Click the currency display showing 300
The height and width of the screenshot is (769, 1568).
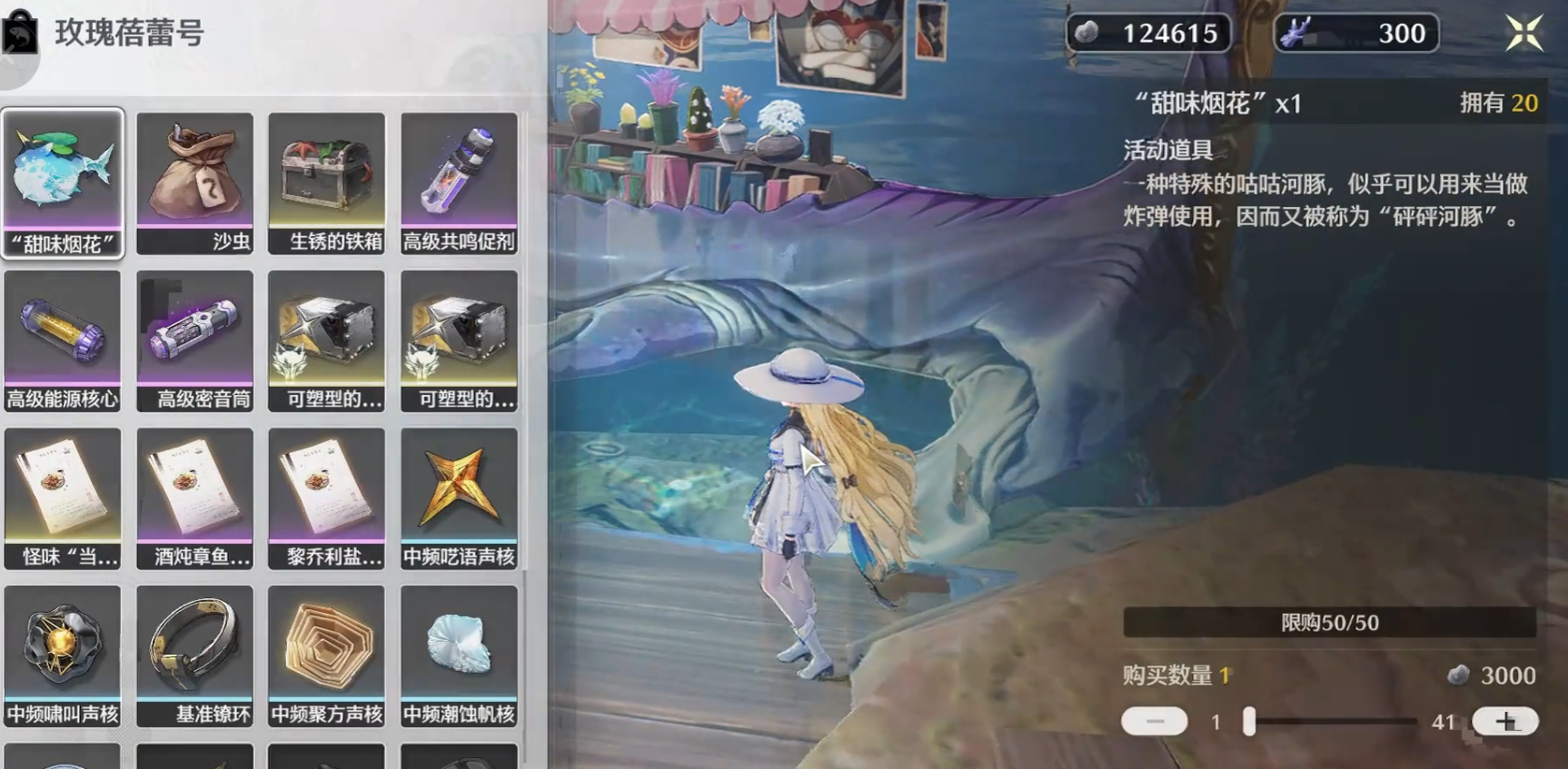tap(1355, 34)
